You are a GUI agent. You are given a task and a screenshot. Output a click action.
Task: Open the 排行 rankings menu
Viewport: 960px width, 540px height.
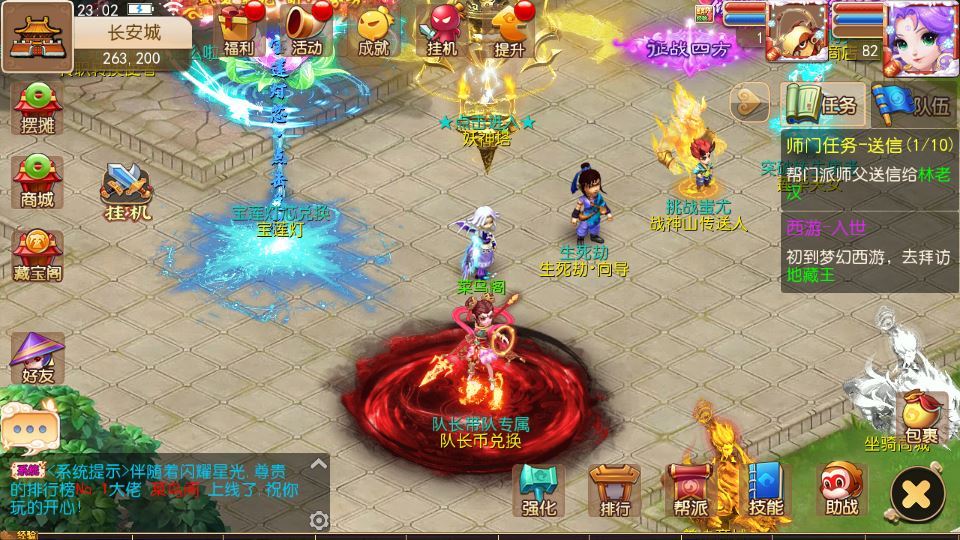pos(615,491)
